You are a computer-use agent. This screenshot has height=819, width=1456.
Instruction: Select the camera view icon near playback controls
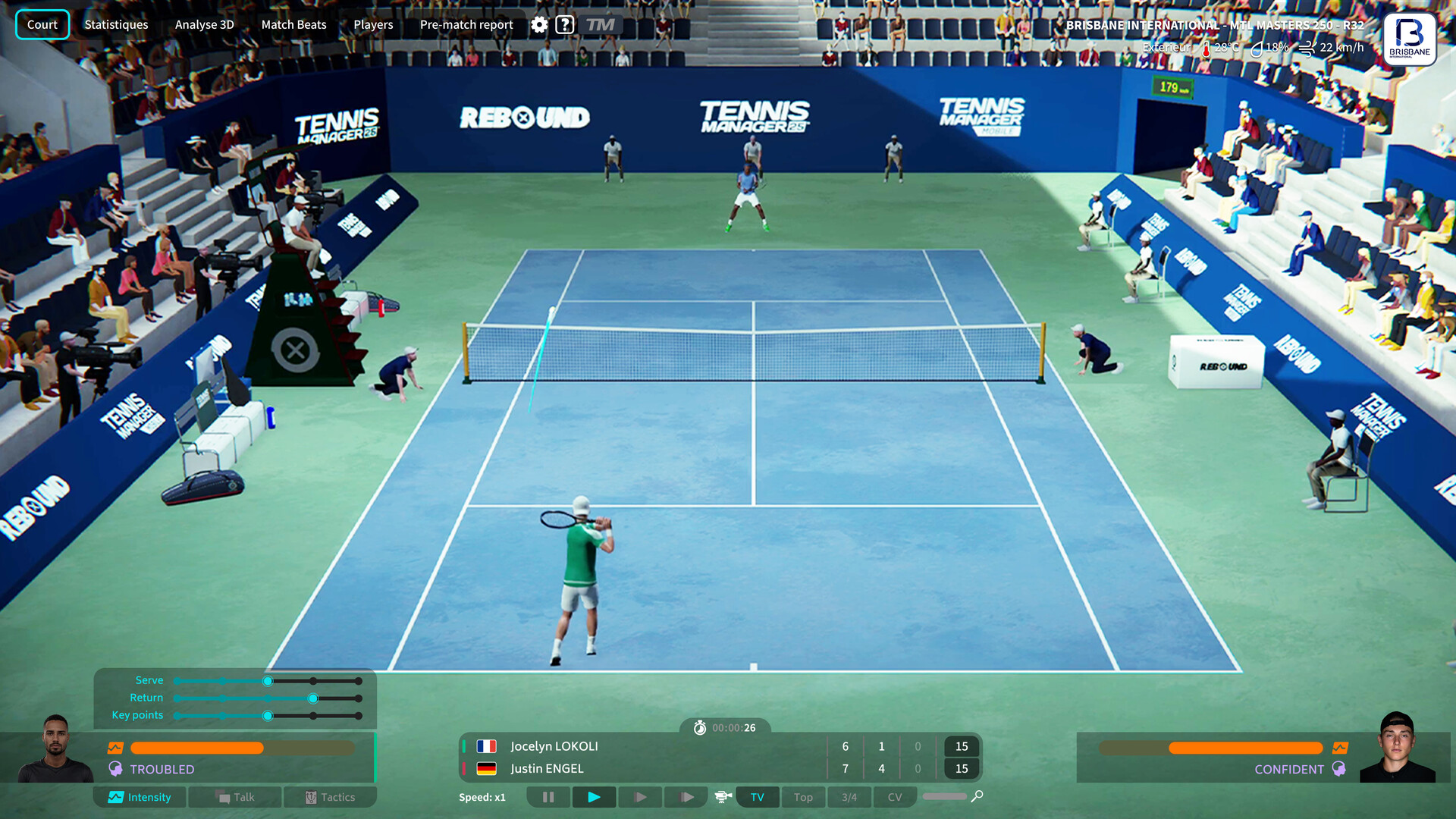tap(722, 797)
